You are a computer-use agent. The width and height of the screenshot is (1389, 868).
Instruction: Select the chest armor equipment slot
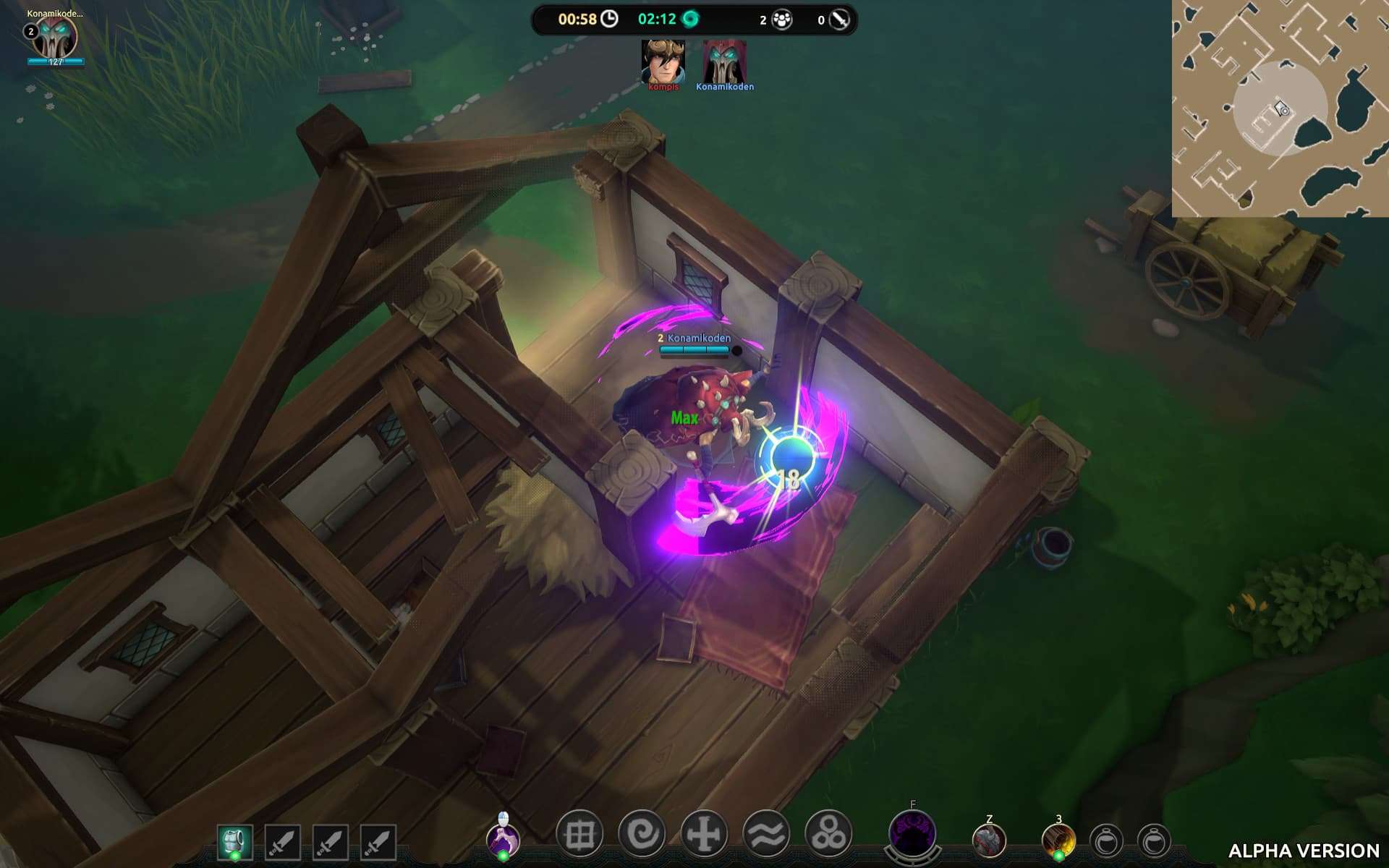[234, 842]
